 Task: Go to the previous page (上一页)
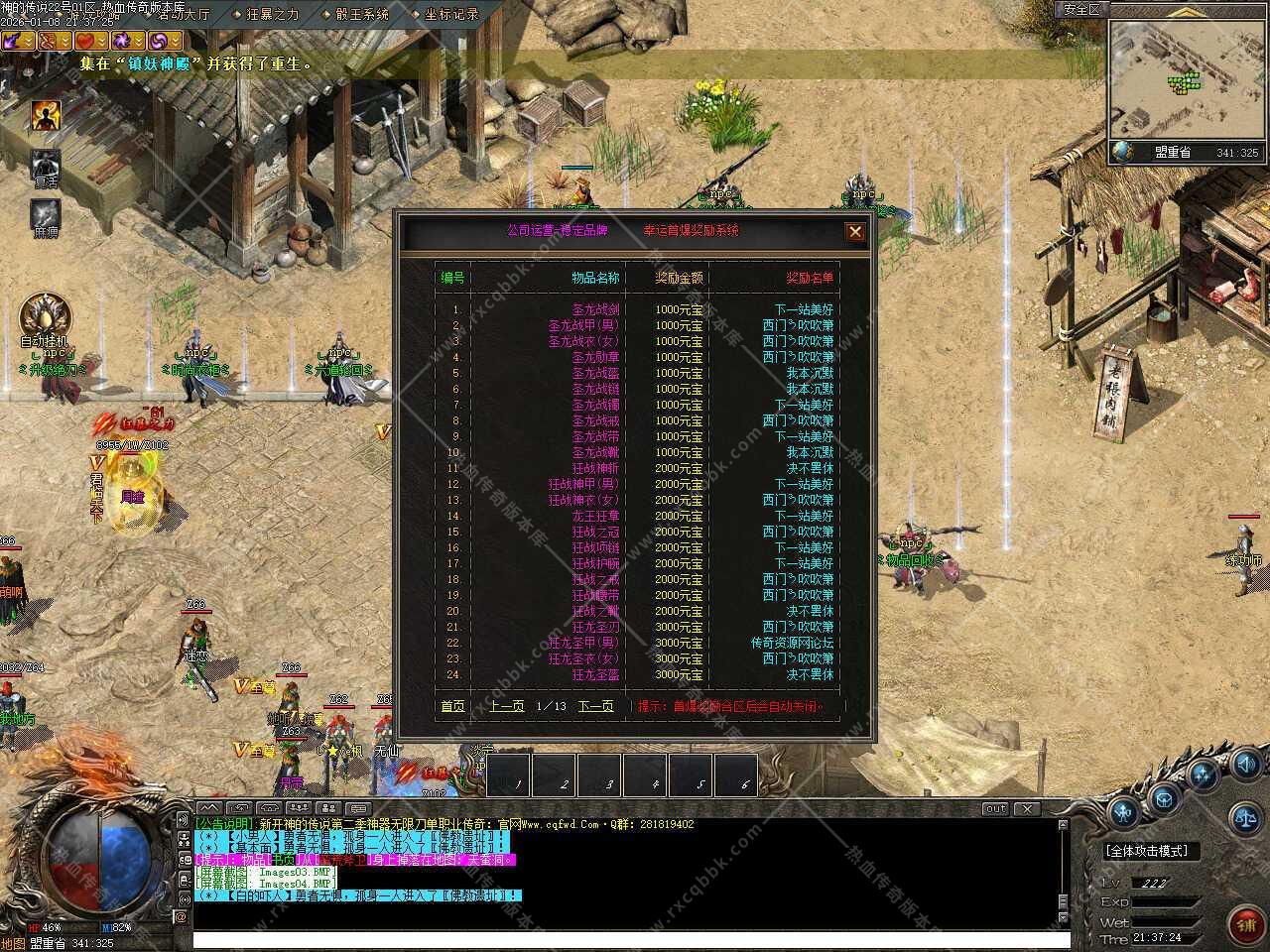(x=506, y=706)
